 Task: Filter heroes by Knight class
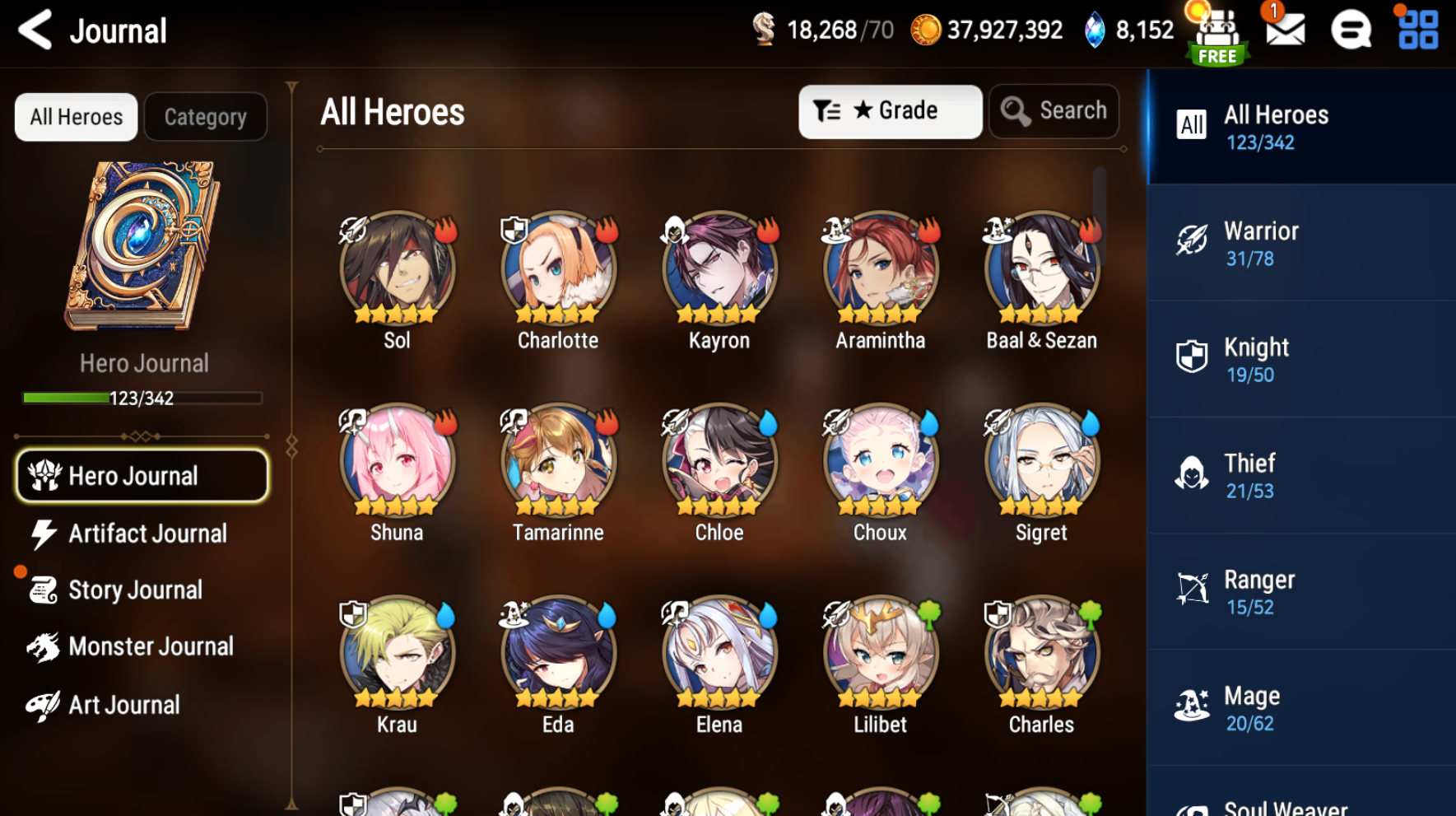[x=1300, y=360]
